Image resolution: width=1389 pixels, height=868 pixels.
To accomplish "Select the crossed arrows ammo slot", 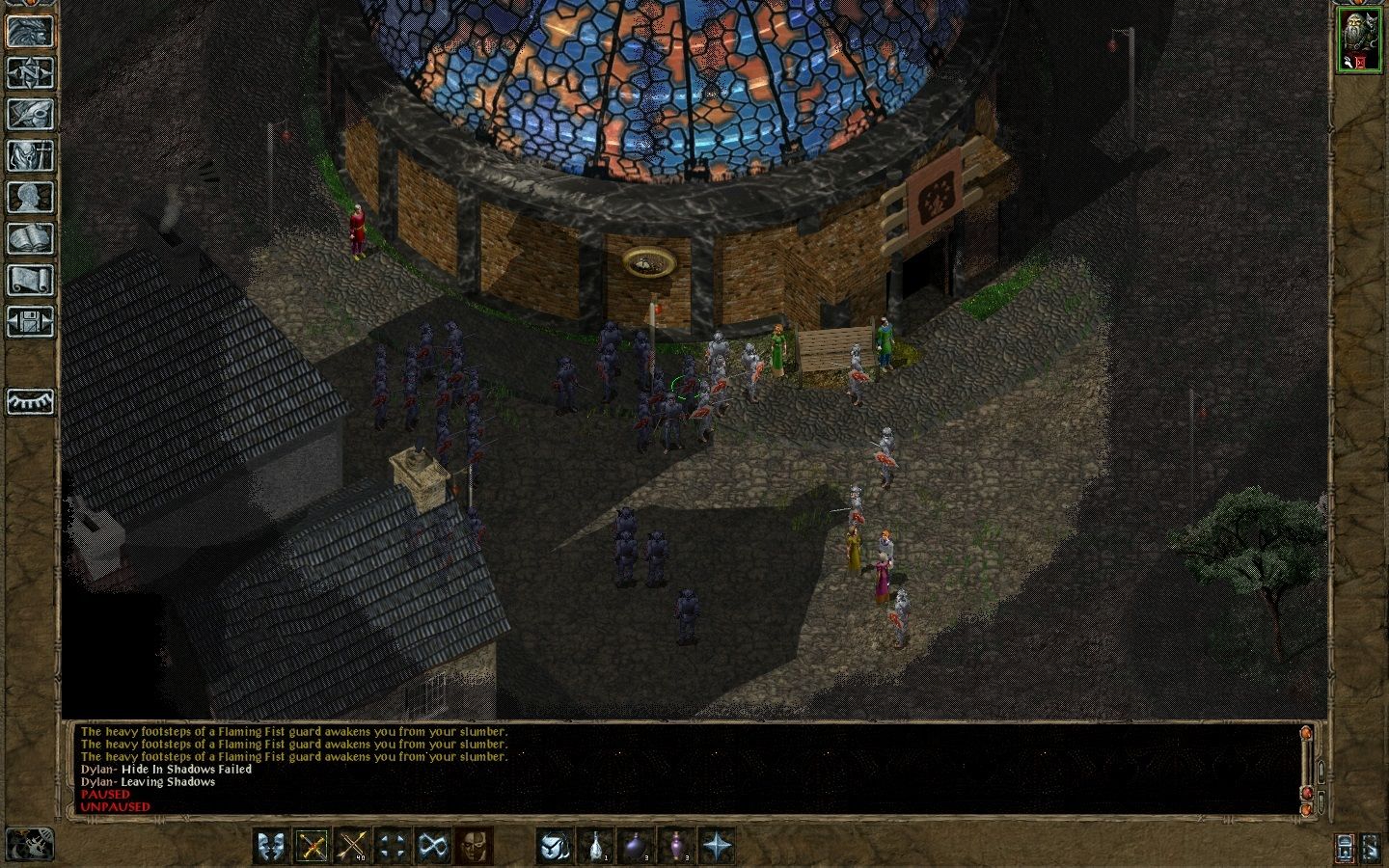I will [352, 846].
